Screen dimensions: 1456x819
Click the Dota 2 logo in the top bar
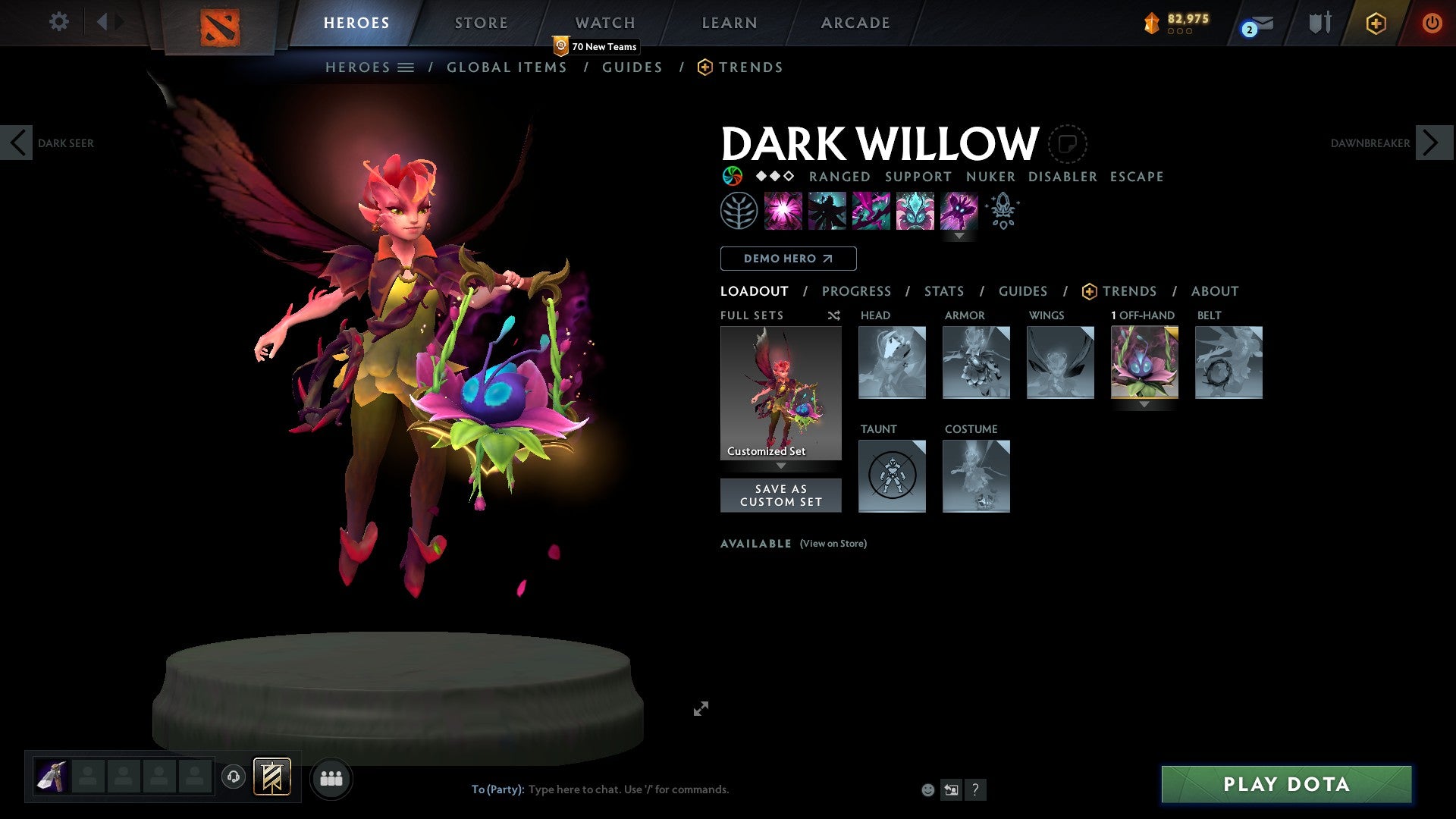pyautogui.click(x=219, y=25)
